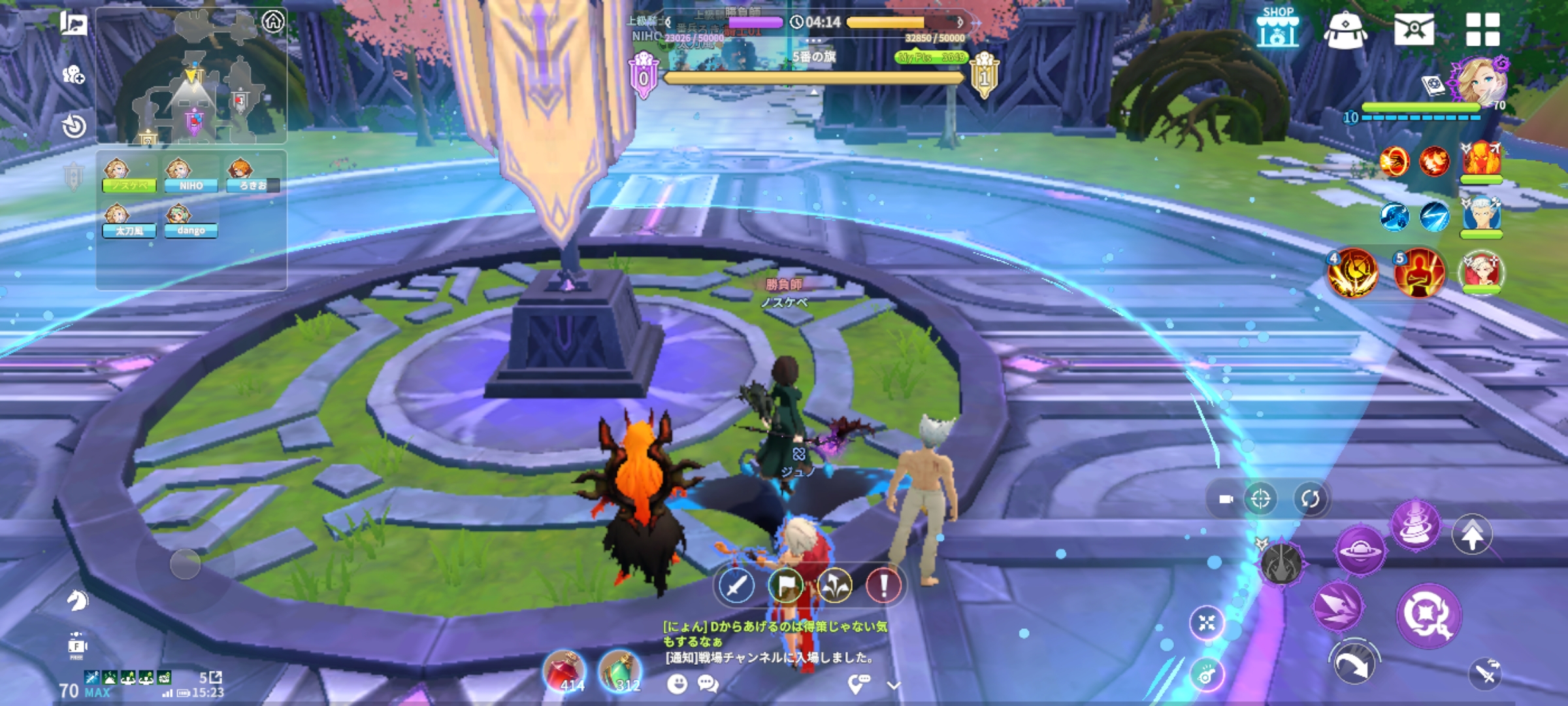The height and width of the screenshot is (706, 1568).
Task: Tap the target lock crosshair button
Action: (1260, 499)
